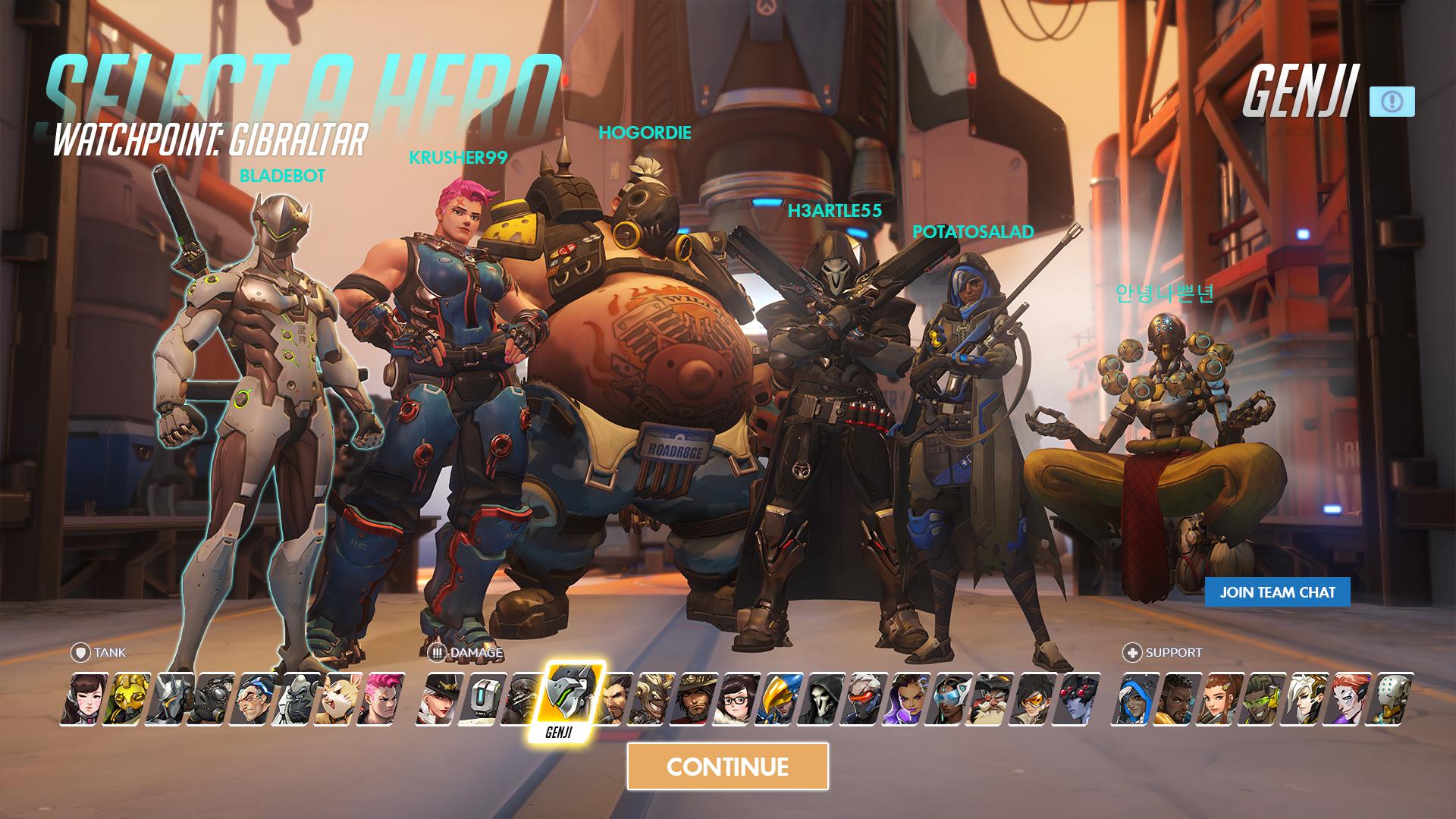Select Ashe from damage heroes
Image resolution: width=1456 pixels, height=819 pixels.
point(438,698)
